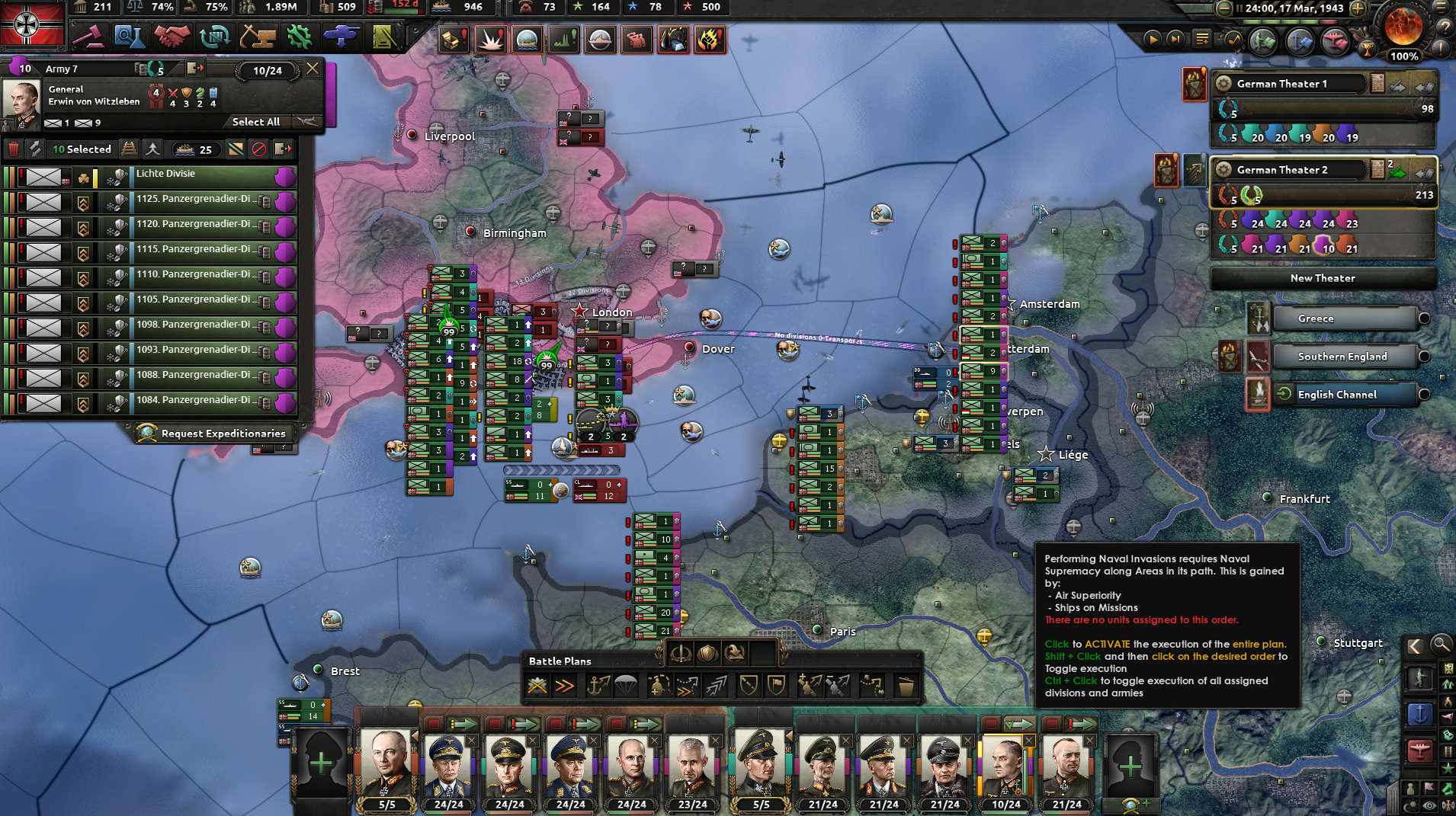Open the diplomacy menu (handshake icon)
Screen dimensions: 1456x816
click(172, 37)
